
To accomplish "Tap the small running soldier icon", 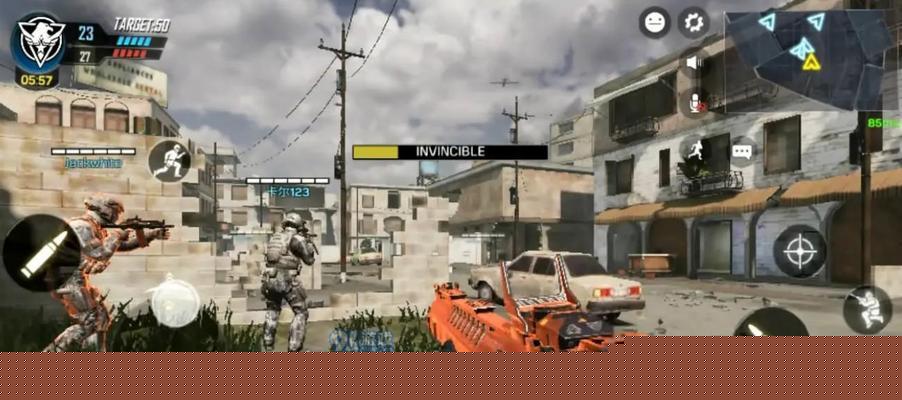I will [694, 150].
